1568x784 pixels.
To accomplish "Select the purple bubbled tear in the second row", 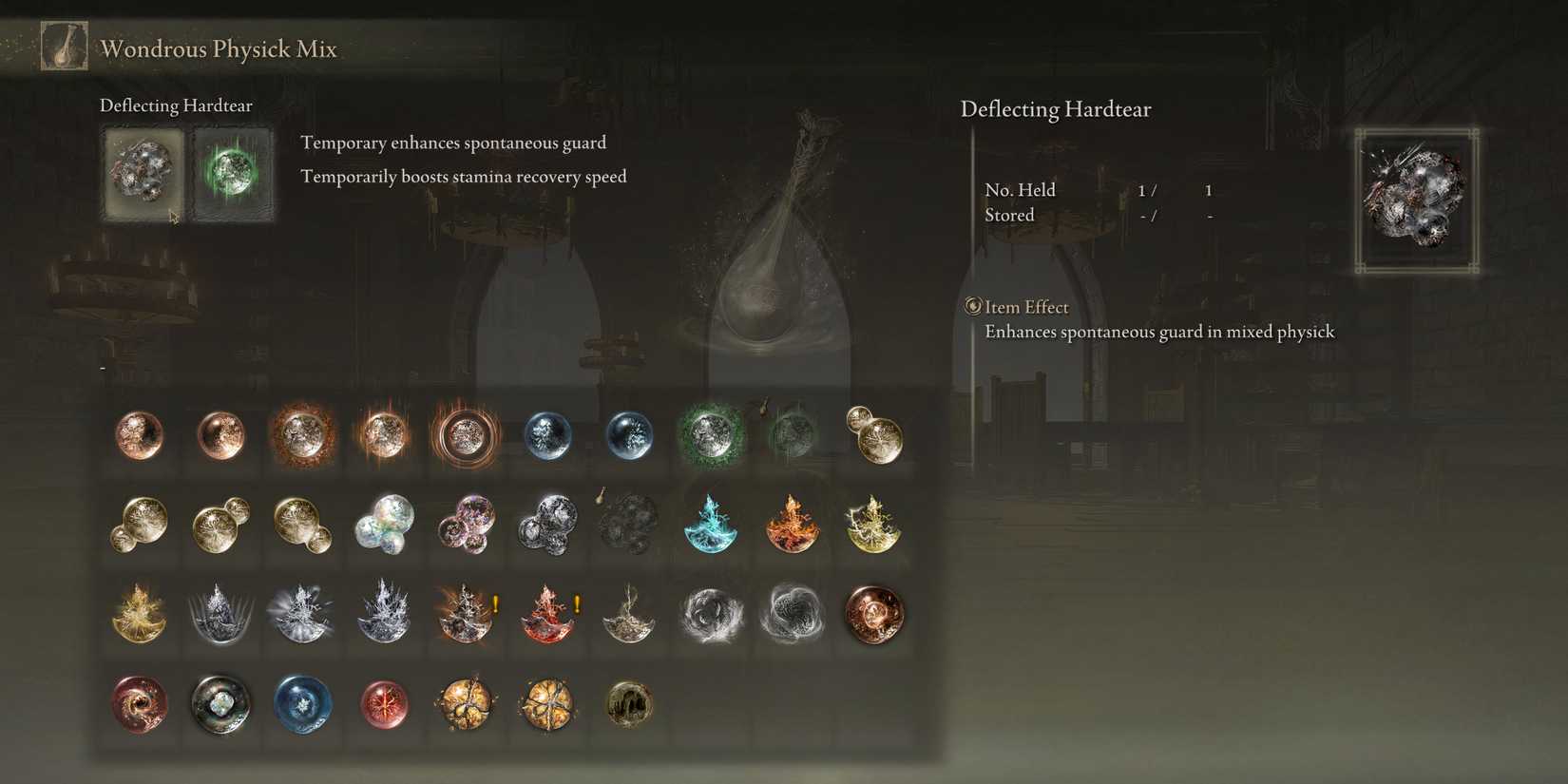I will (x=466, y=525).
